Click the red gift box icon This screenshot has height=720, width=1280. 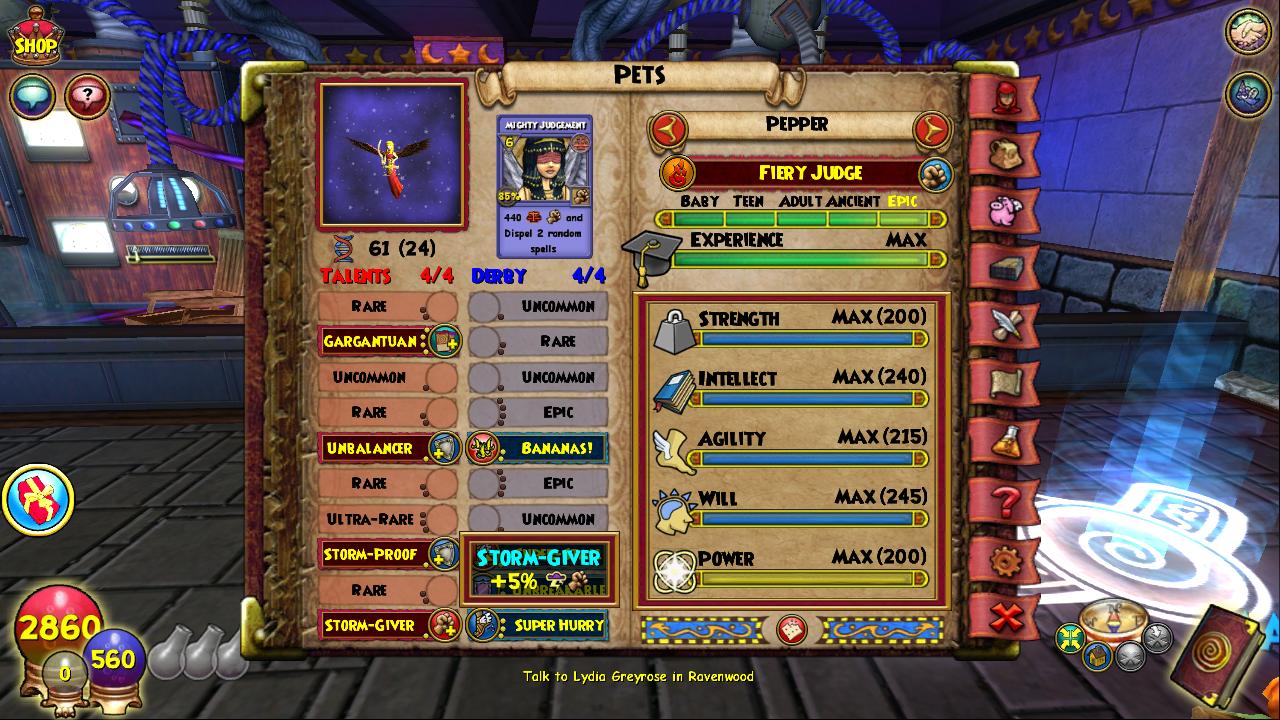point(38,499)
